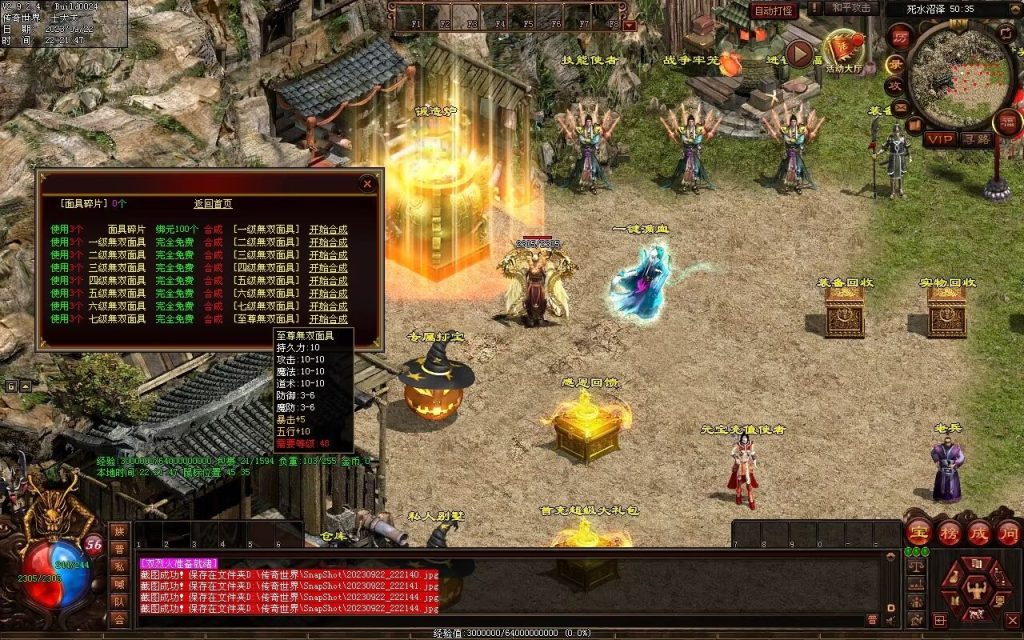Return to the home page link
Viewport: 1024px width, 640px height.
(x=212, y=203)
